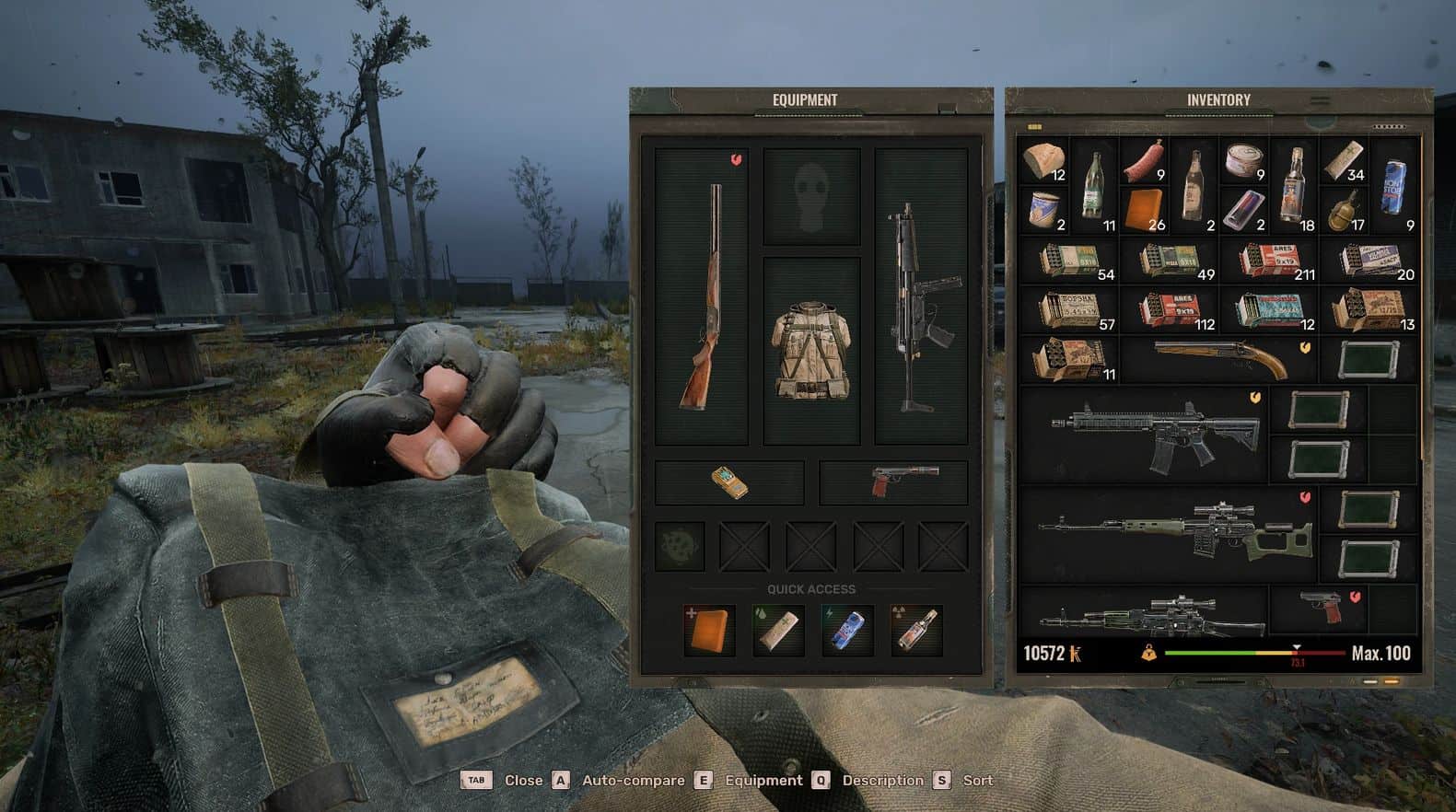Image resolution: width=1456 pixels, height=812 pixels.
Task: Select the equipped silenced pistol slot
Action: [894, 482]
